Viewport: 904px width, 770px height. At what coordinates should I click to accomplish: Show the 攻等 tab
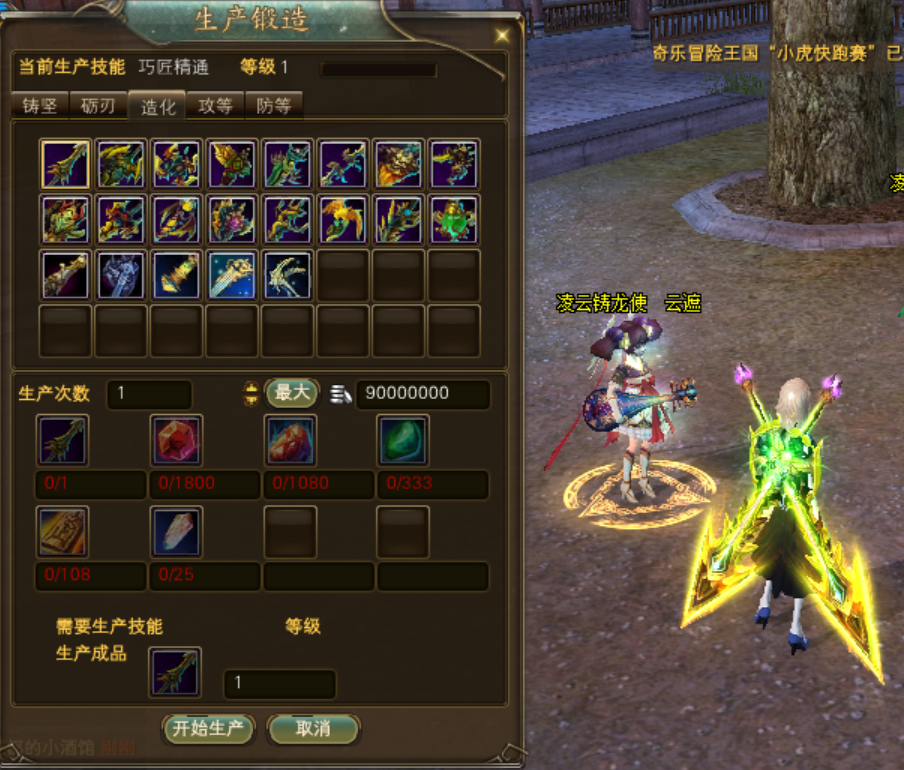pos(215,106)
